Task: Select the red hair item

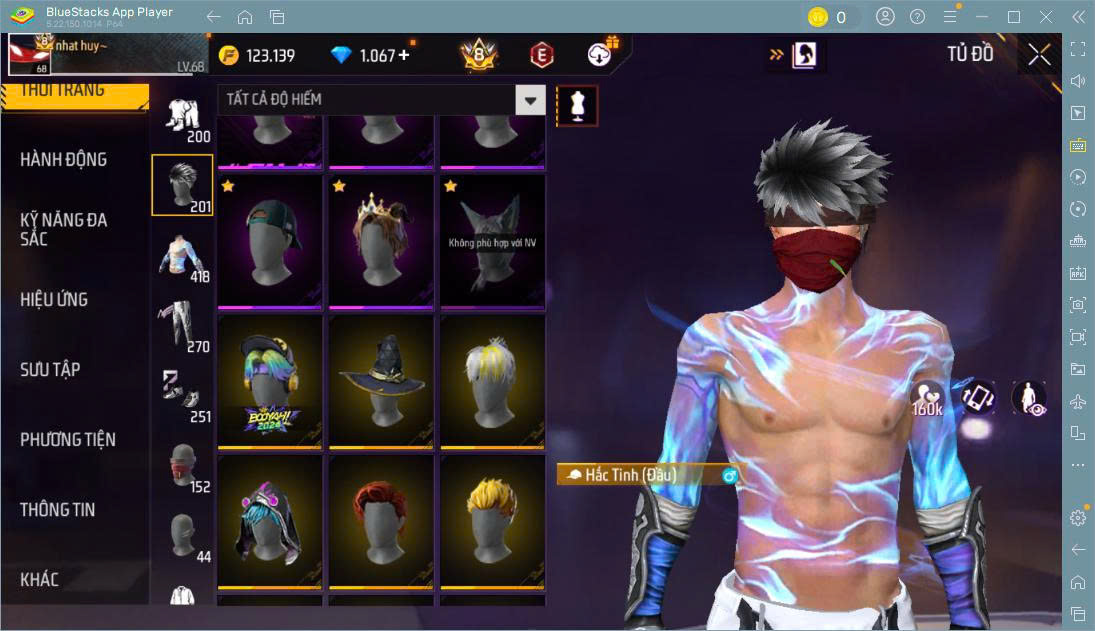Action: (381, 520)
